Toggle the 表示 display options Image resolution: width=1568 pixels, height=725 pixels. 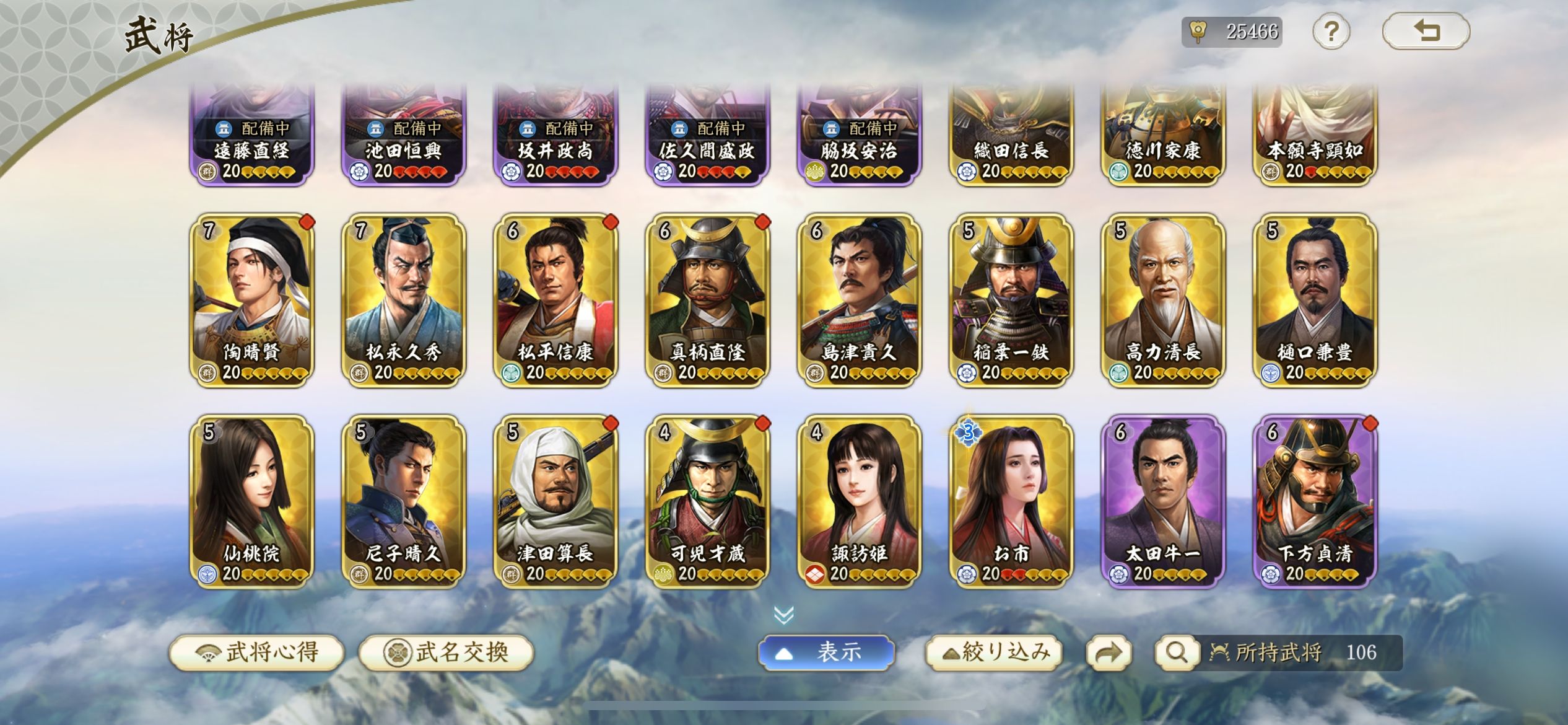(x=826, y=652)
